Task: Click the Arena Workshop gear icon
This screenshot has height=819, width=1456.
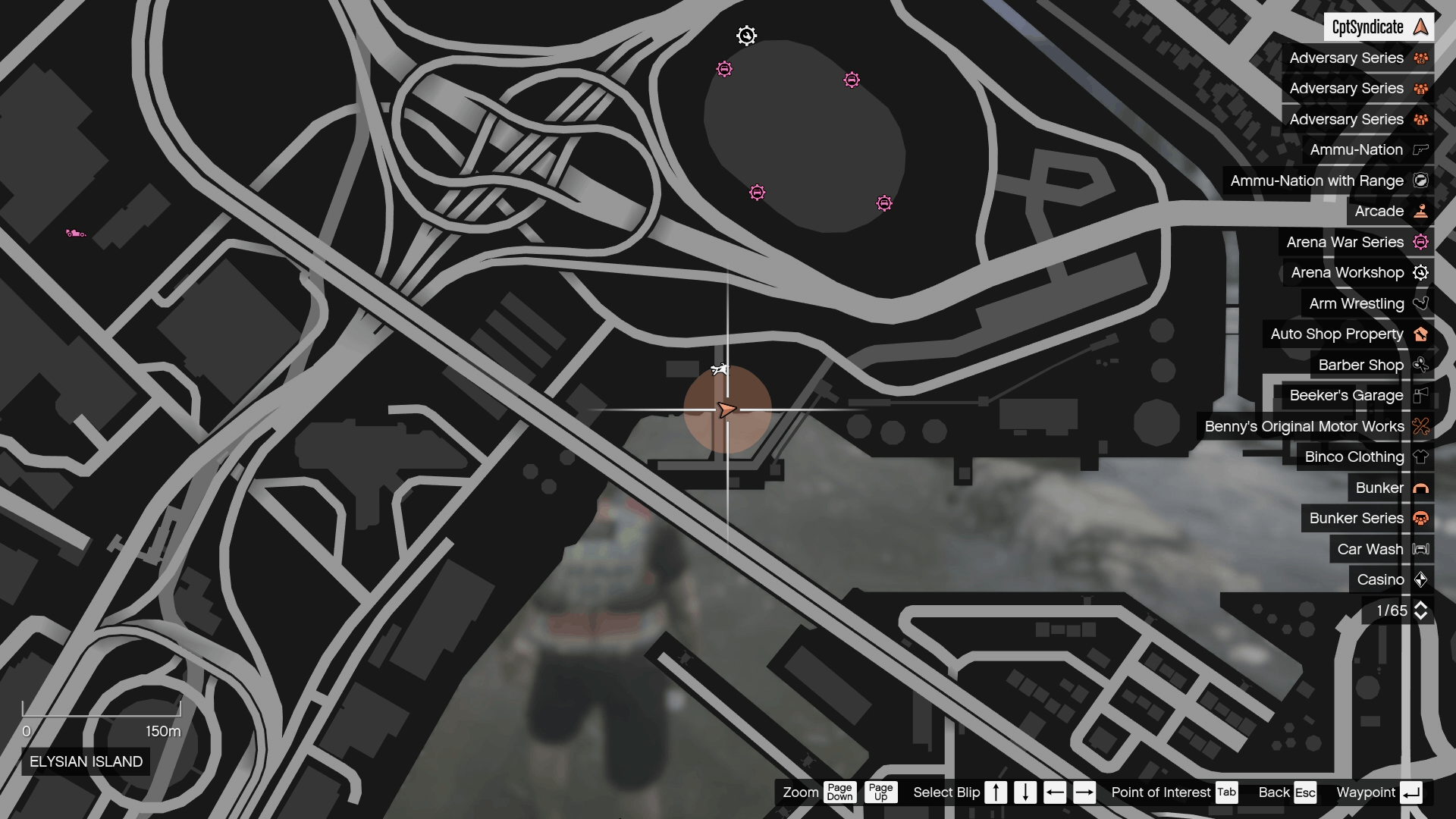Action: tap(1420, 272)
